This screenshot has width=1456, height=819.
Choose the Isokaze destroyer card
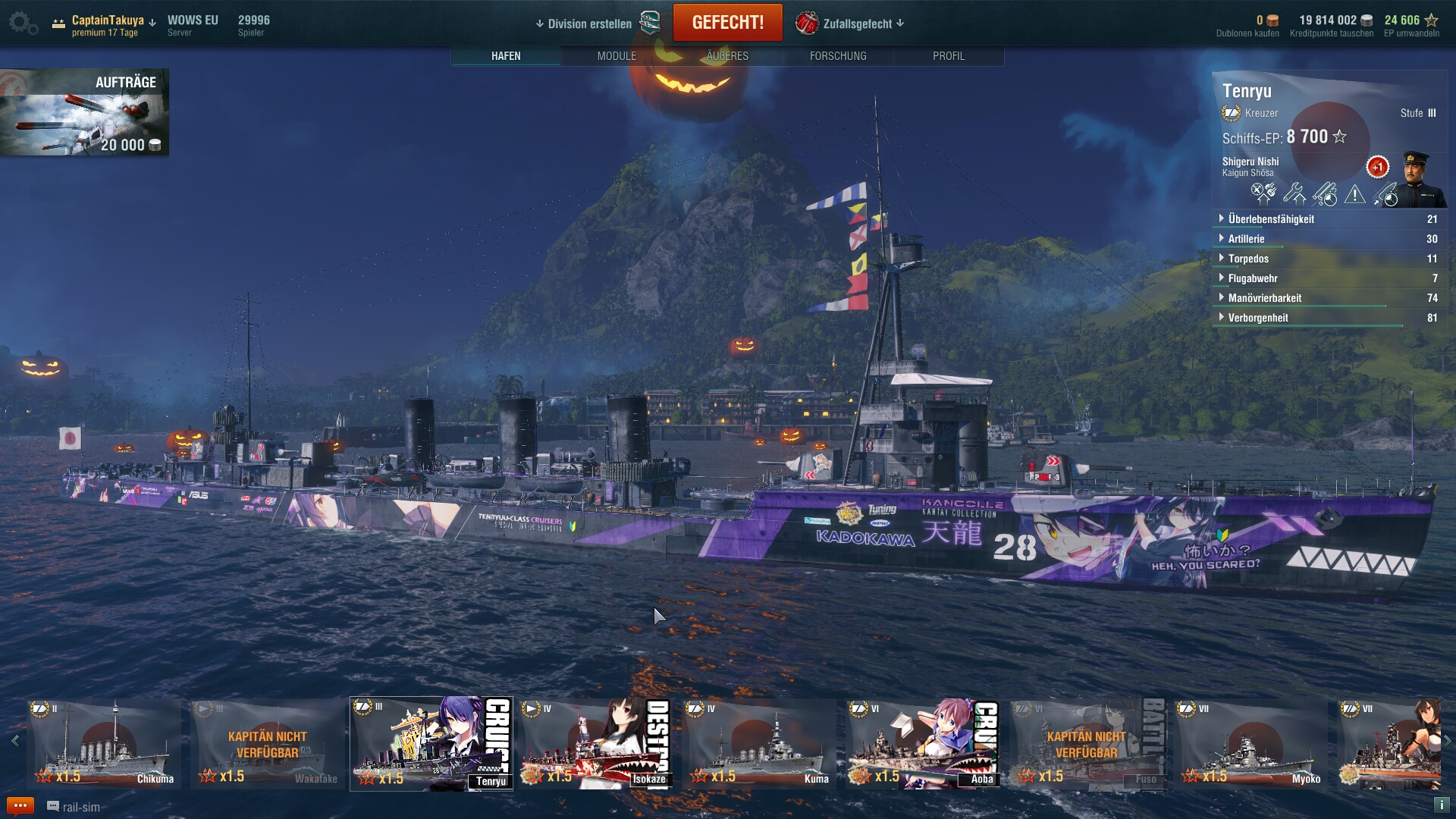(595, 743)
